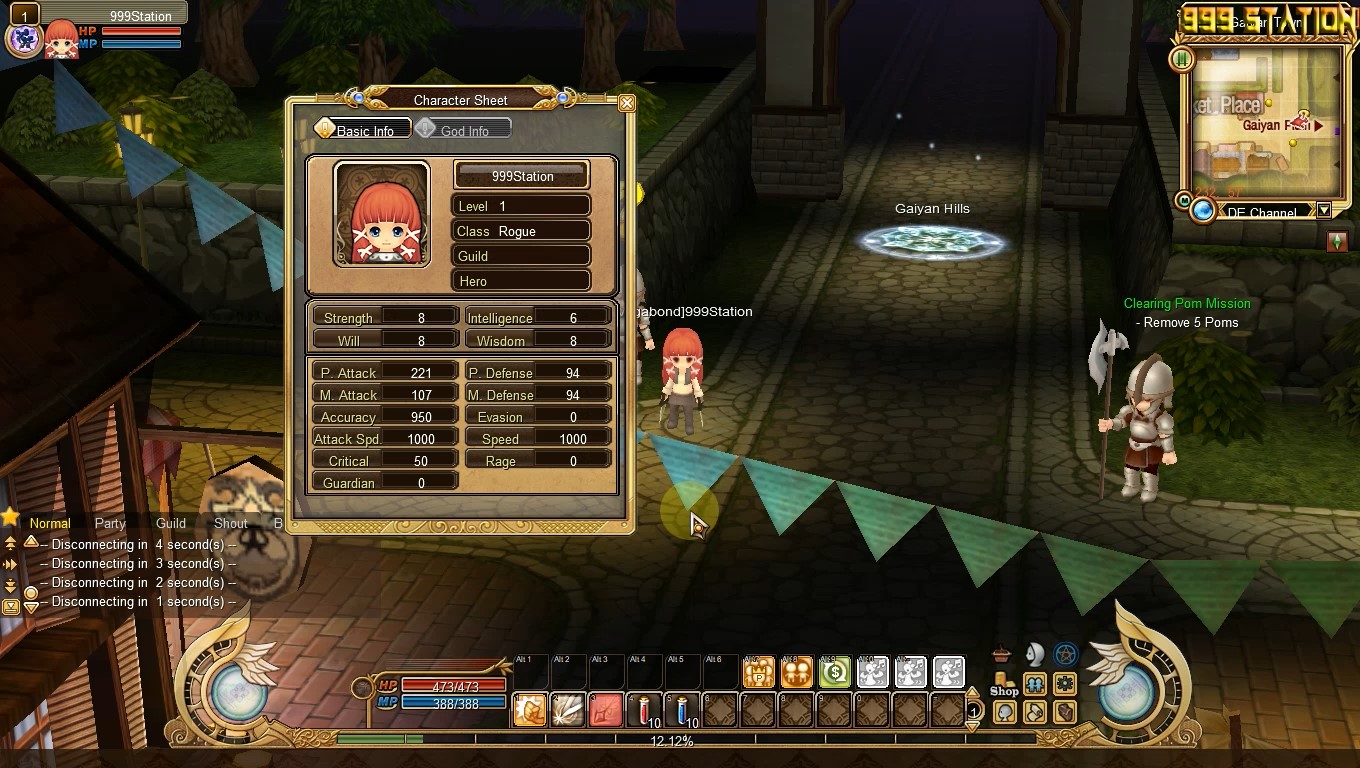Image resolution: width=1360 pixels, height=768 pixels.
Task: Close the Character Sheet window
Action: coord(627,103)
